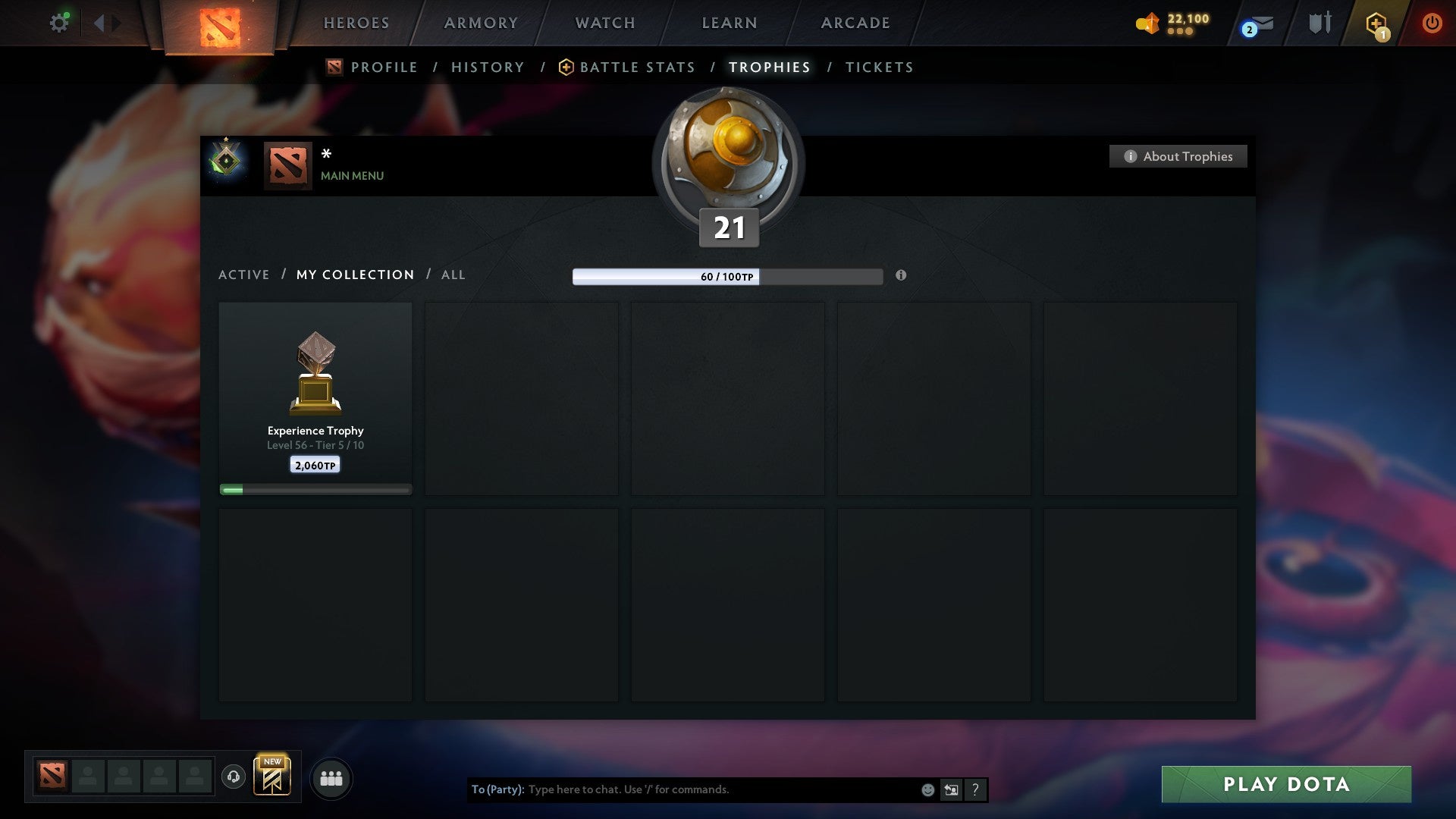Open the friends list icon near party panel

coord(331,777)
